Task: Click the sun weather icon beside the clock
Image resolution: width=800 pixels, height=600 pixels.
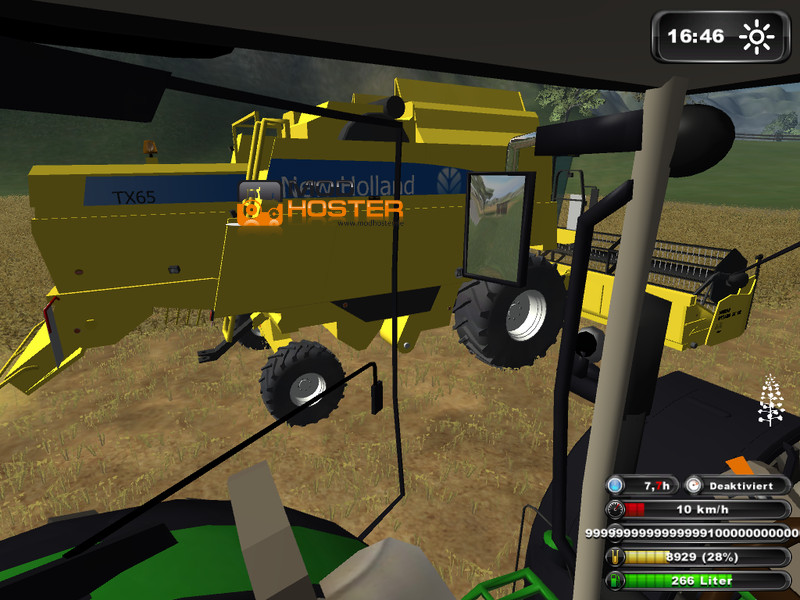Action: (x=756, y=37)
